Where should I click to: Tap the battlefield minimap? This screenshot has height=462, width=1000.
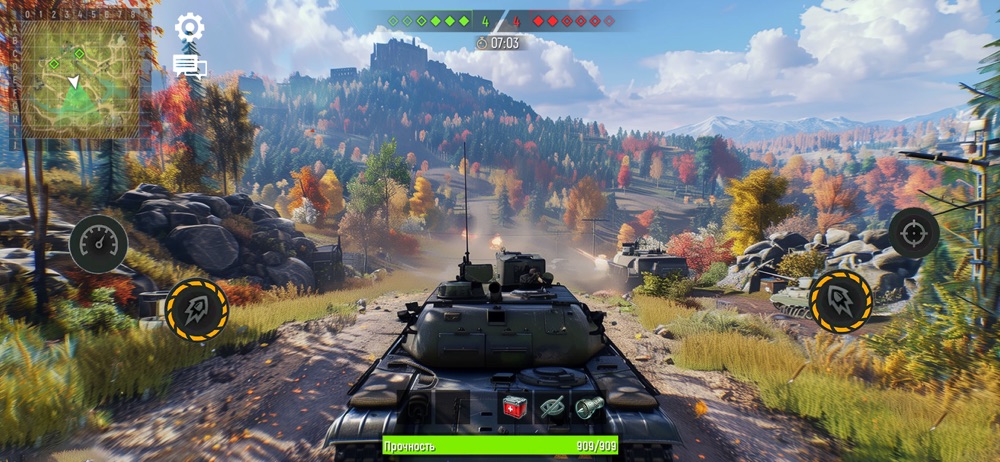(x=80, y=79)
